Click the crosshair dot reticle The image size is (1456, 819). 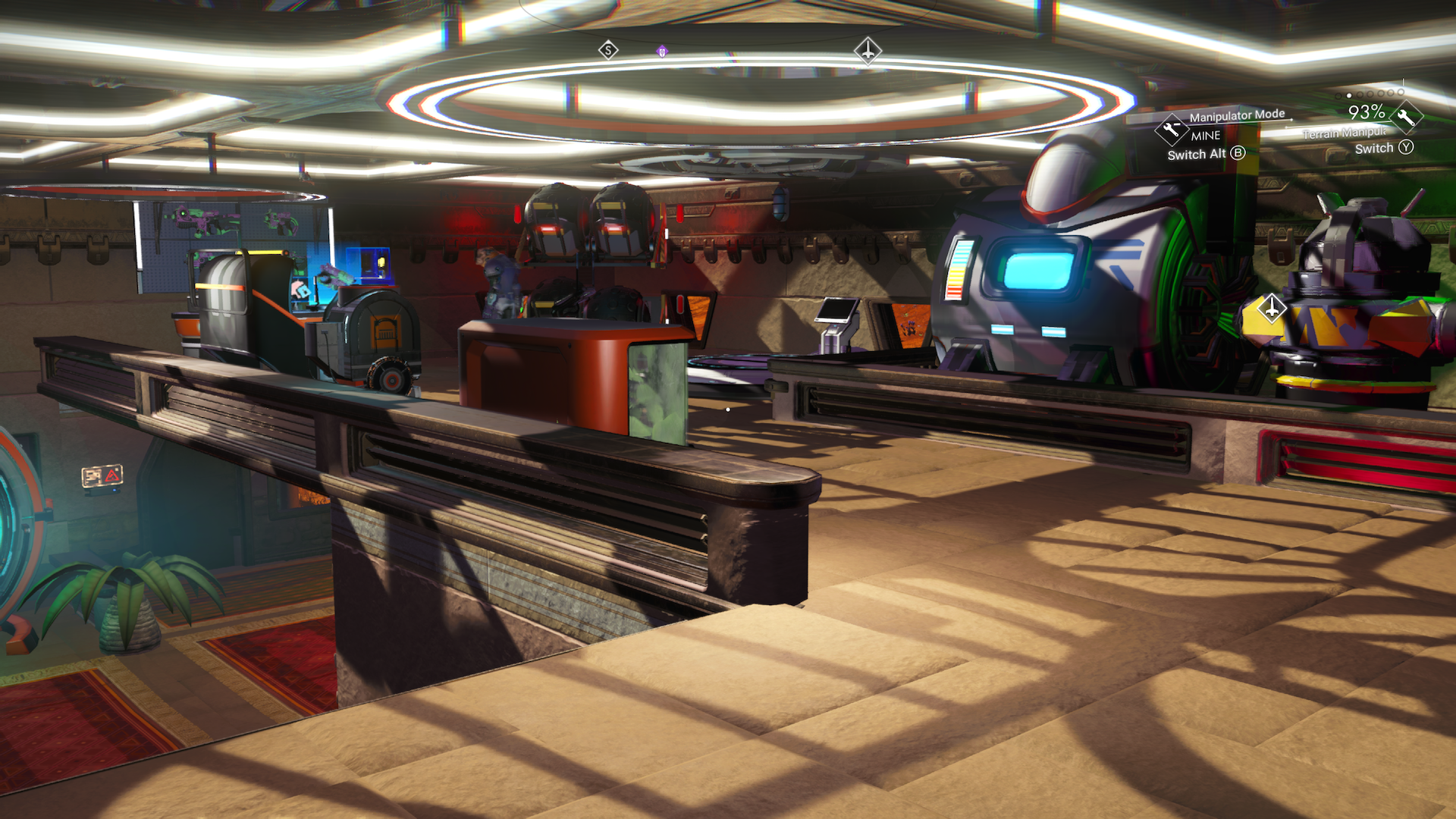728,408
